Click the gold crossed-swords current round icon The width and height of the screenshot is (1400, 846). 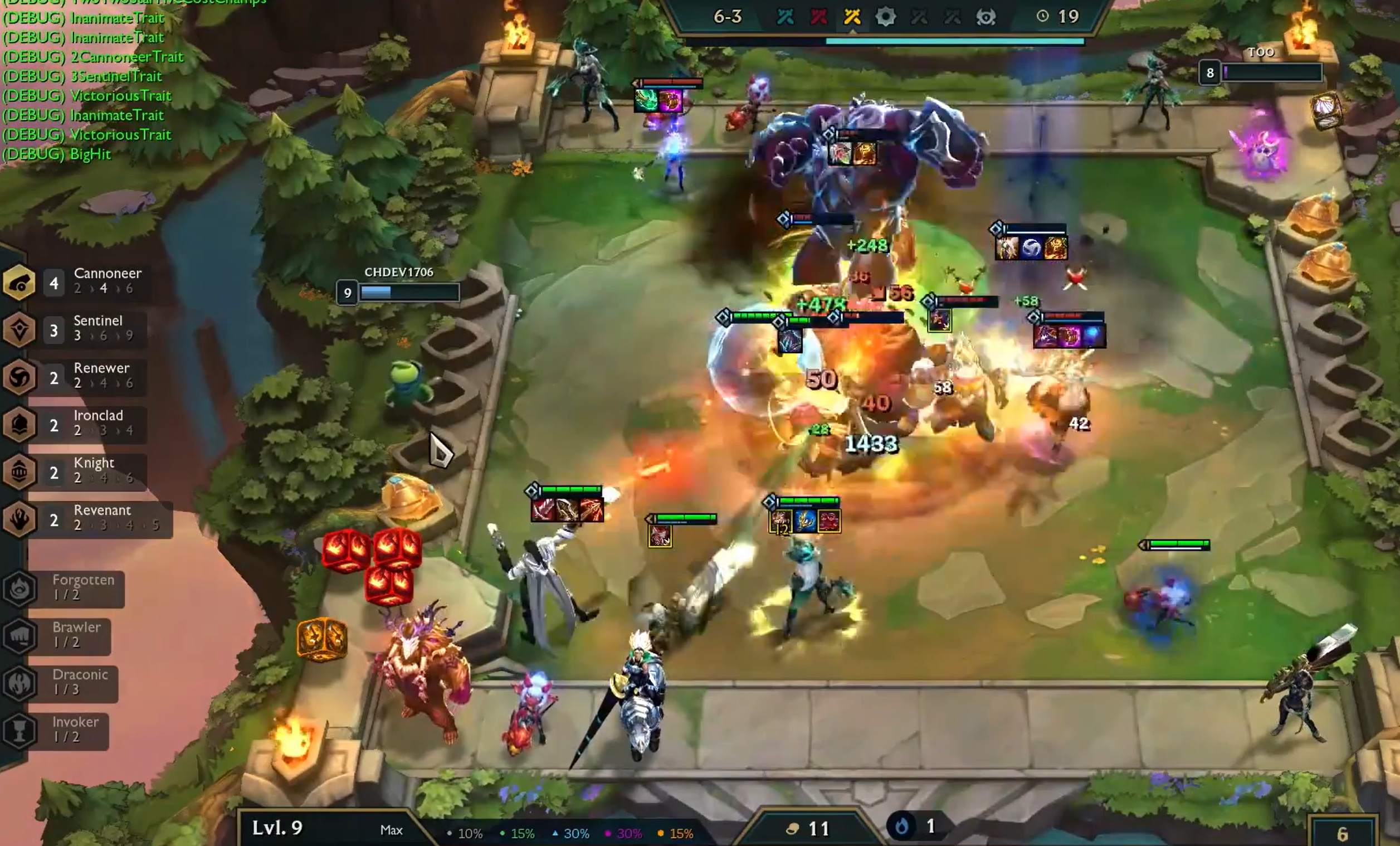[852, 17]
